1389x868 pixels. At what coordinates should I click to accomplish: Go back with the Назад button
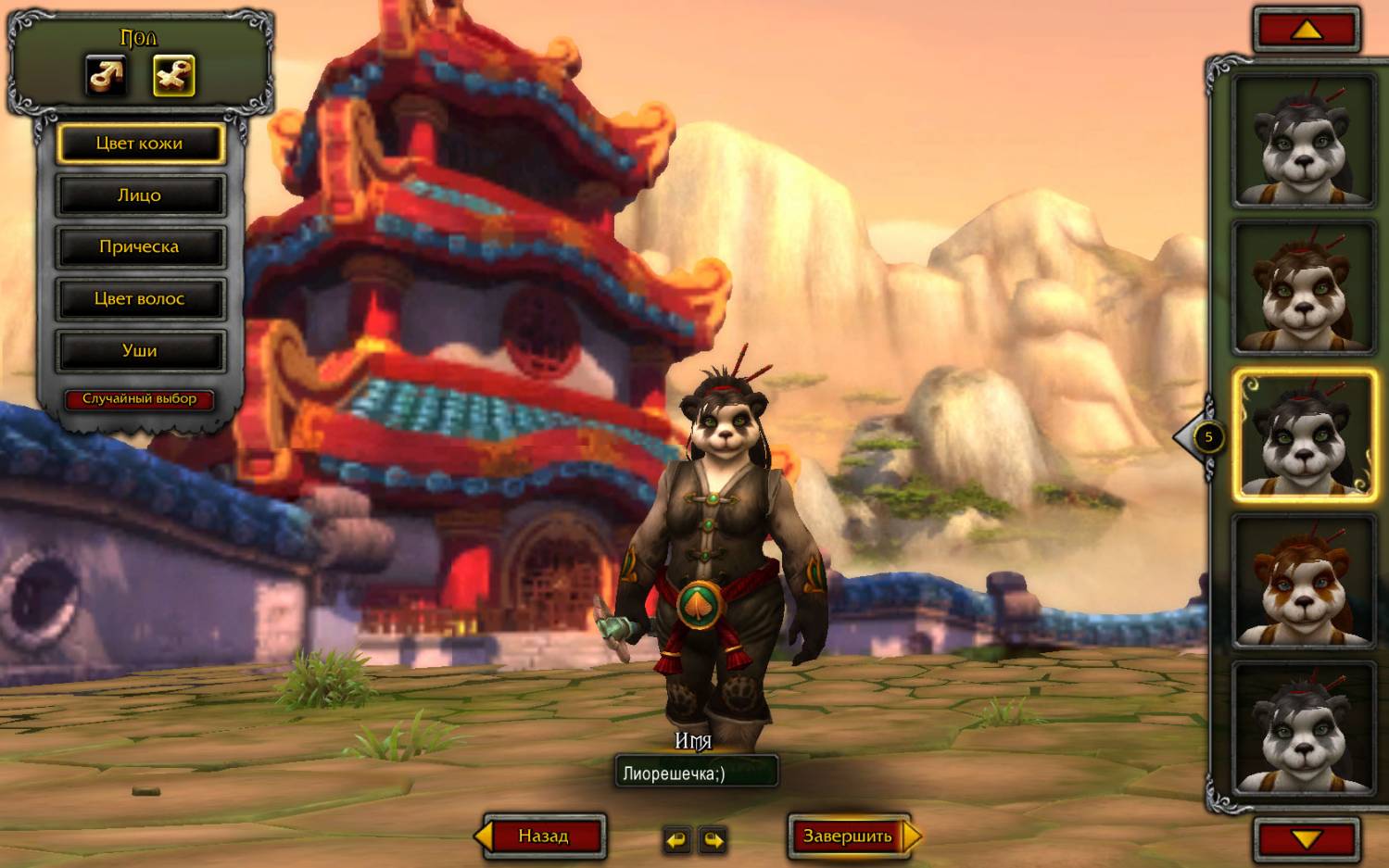point(543,837)
